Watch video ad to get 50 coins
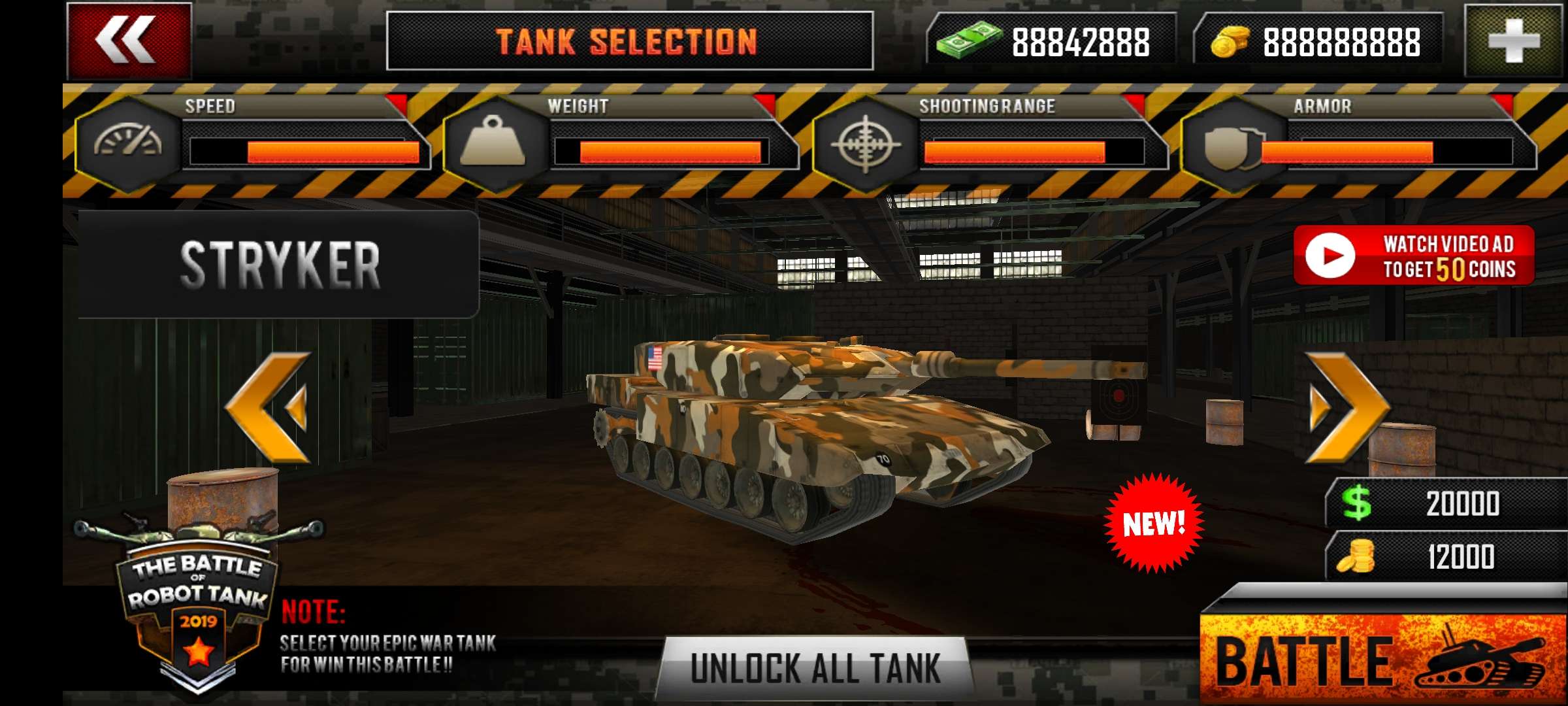The image size is (1568, 706). click(1414, 256)
